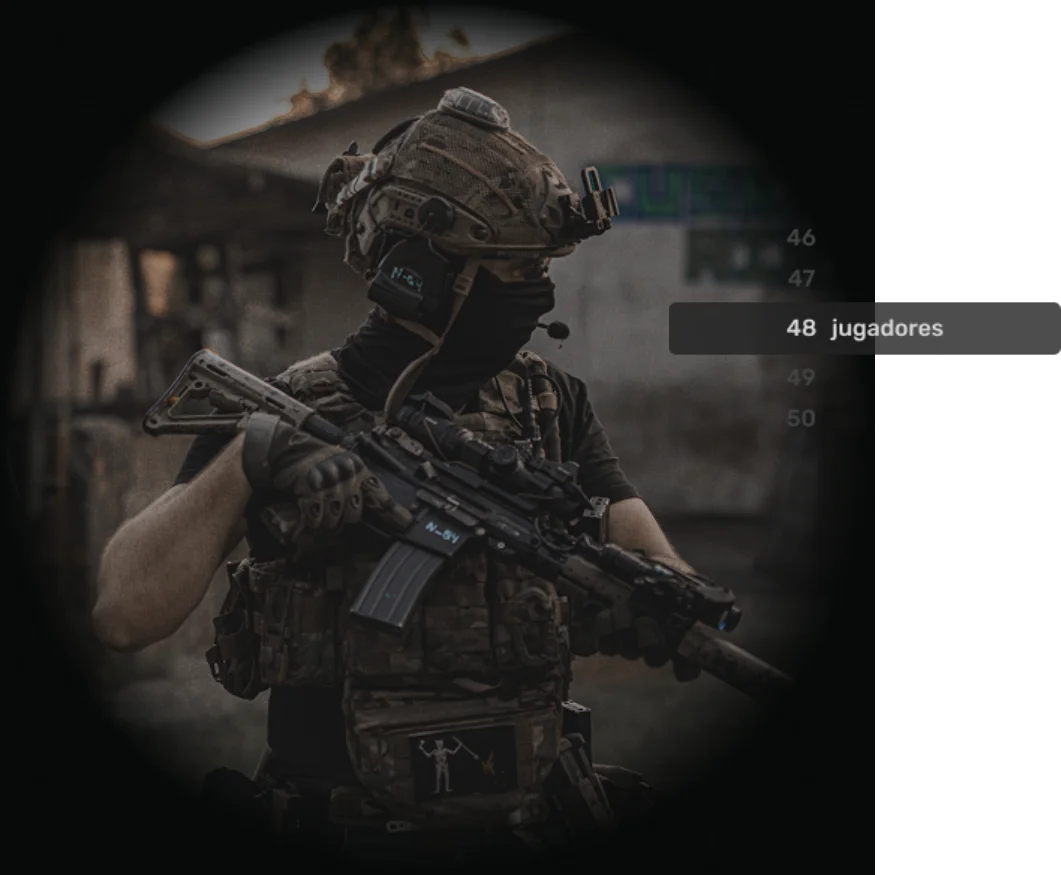
Task: Choose 47 players in the number wheel
Action: (801, 279)
